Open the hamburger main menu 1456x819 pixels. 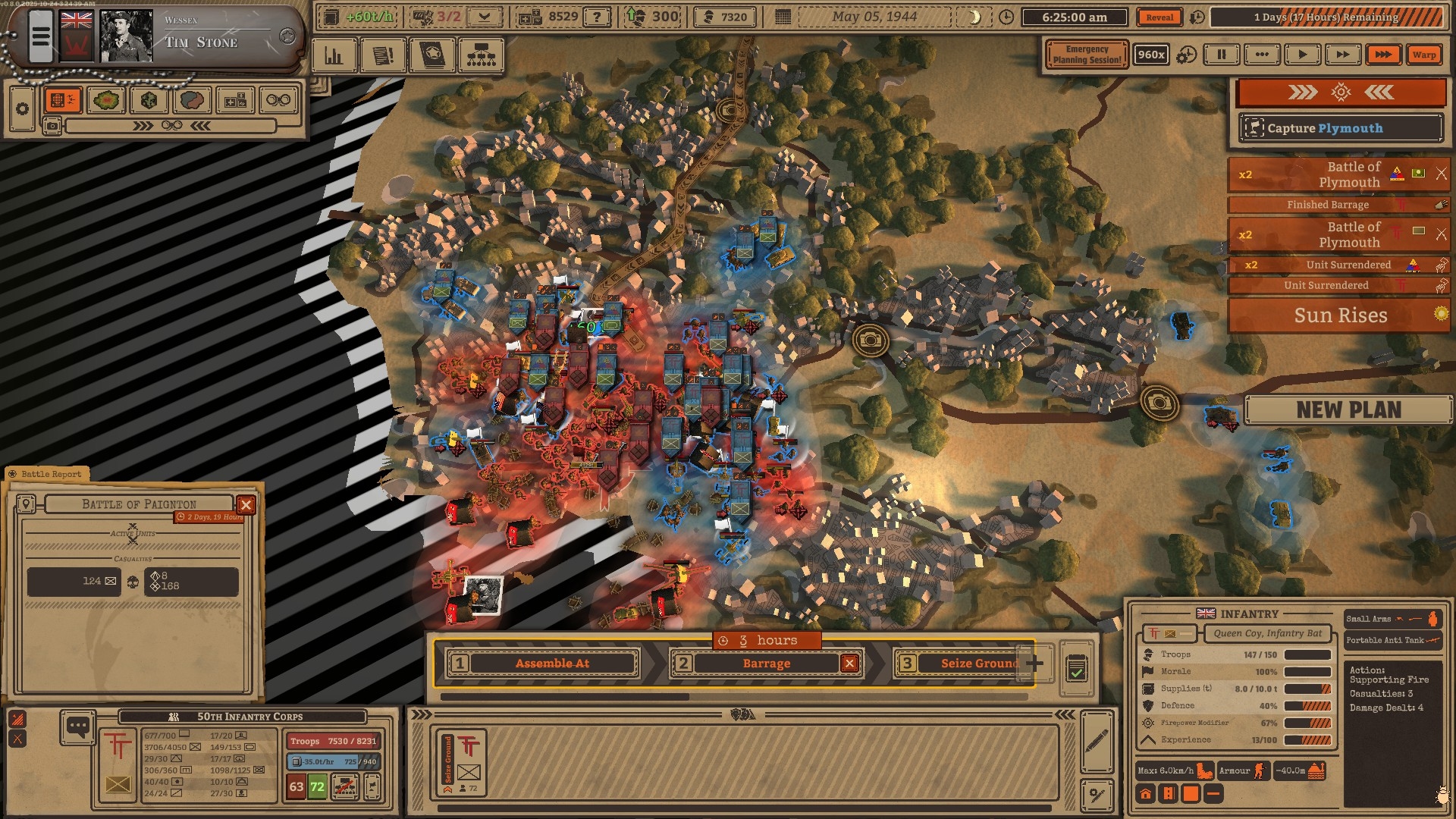point(40,36)
